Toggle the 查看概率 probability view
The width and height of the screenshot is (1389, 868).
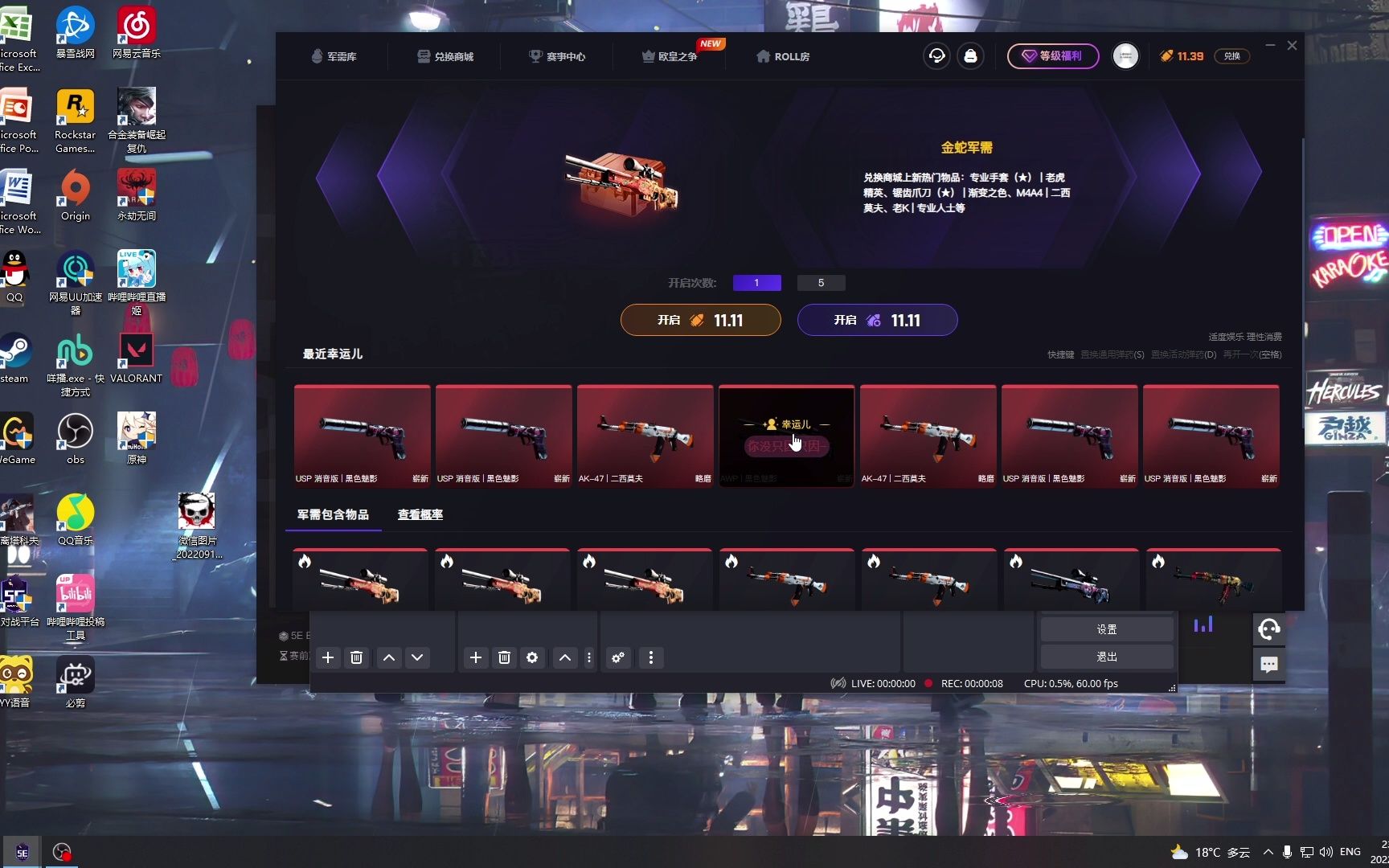tap(419, 514)
